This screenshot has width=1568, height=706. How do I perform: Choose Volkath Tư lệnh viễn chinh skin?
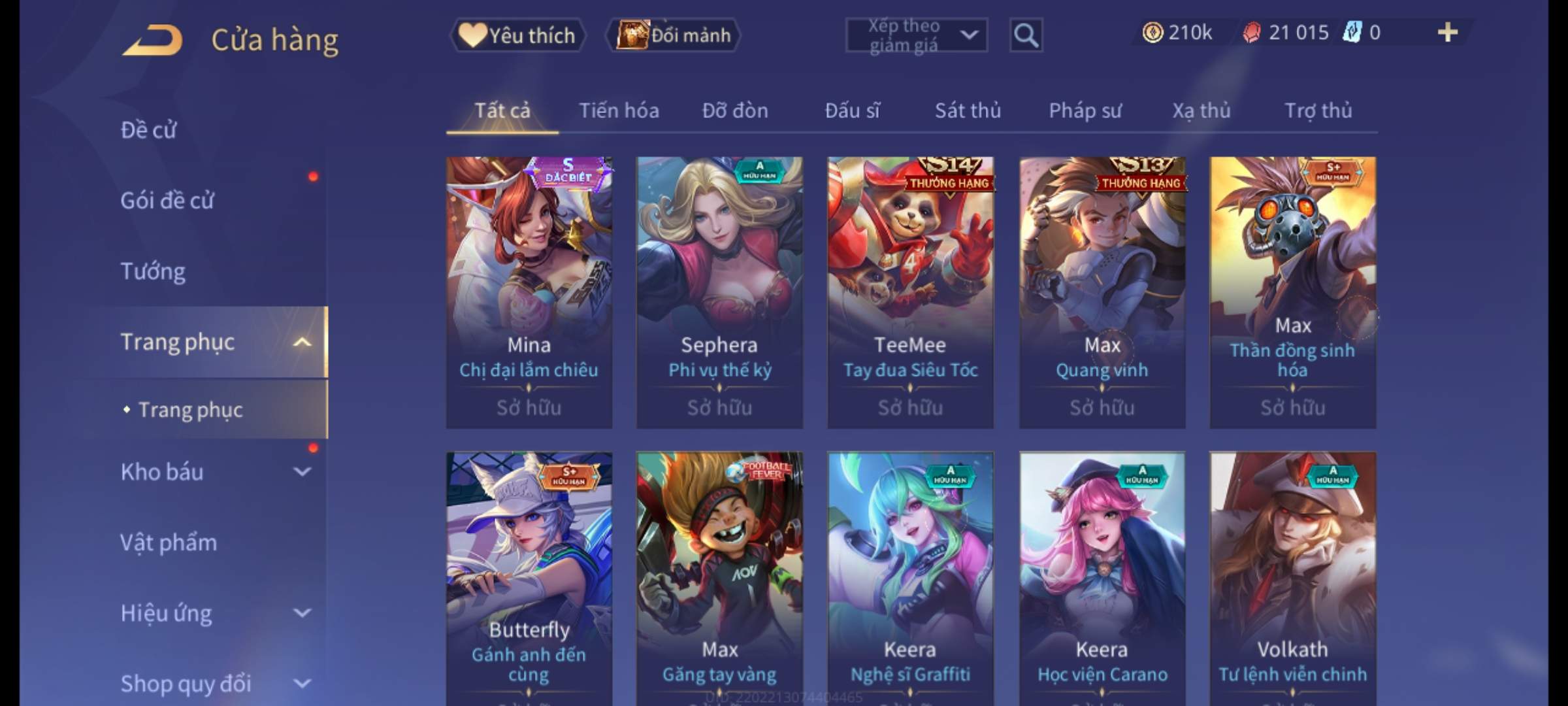[1292, 579]
